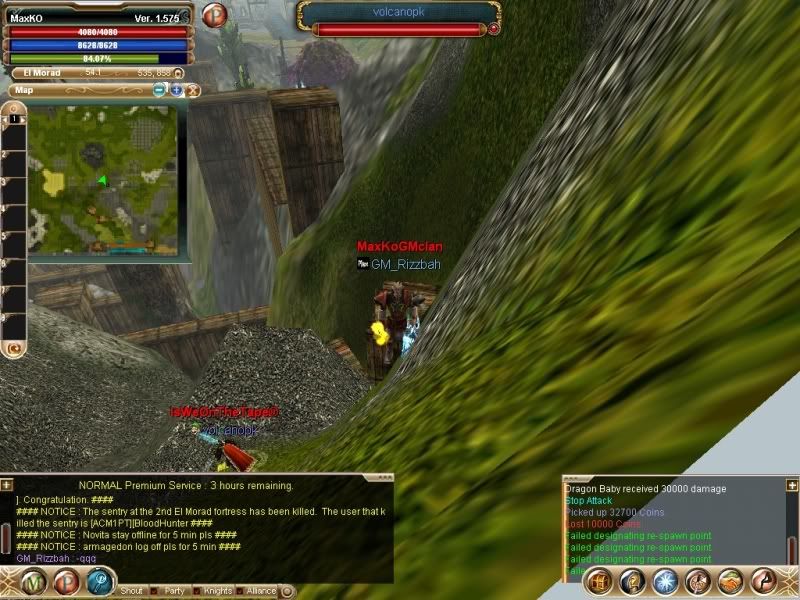This screenshot has width=800, height=600.
Task: Click the handshake trade icon
Action: 730,581
